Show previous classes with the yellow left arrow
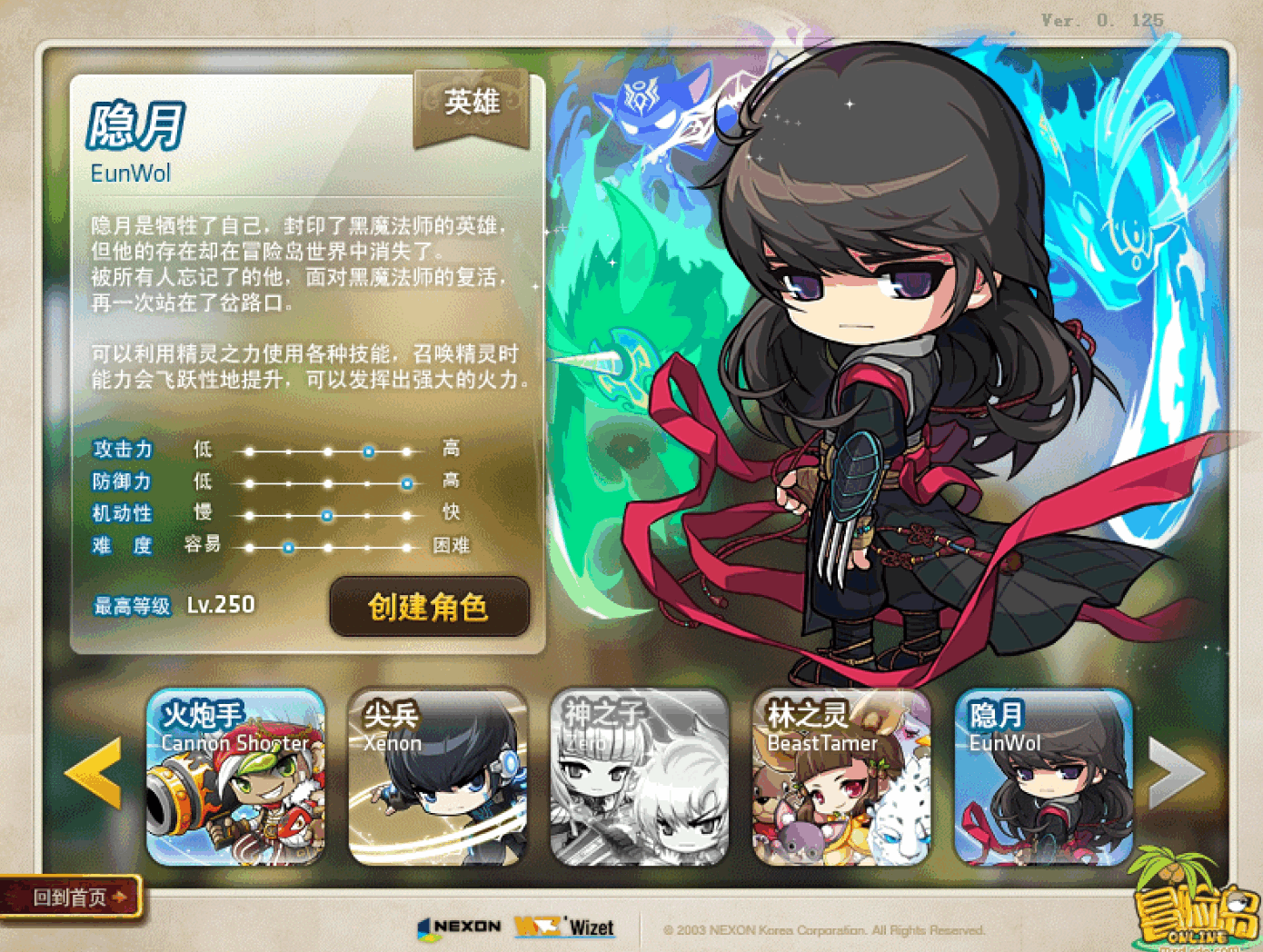Screen dimensions: 1263x952 click(94, 772)
